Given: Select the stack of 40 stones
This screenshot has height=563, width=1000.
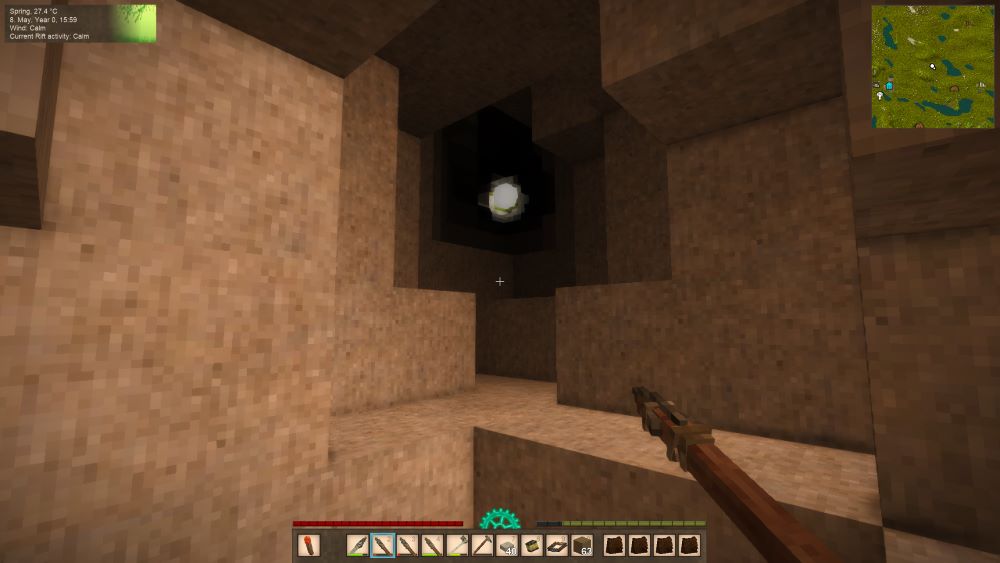Looking at the screenshot, I should tap(507, 546).
